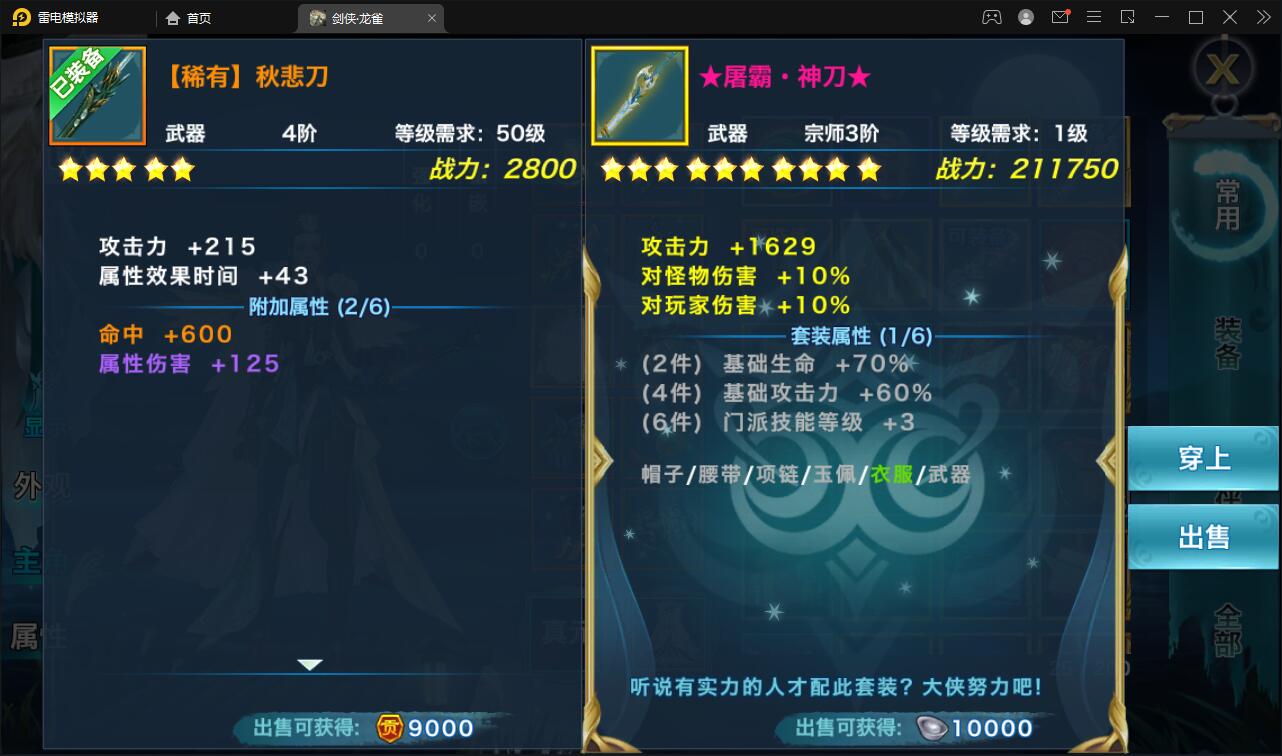This screenshot has height=756, width=1282.
Task: Expand the down arrow below 秋悲刀 stats
Action: pos(310,663)
